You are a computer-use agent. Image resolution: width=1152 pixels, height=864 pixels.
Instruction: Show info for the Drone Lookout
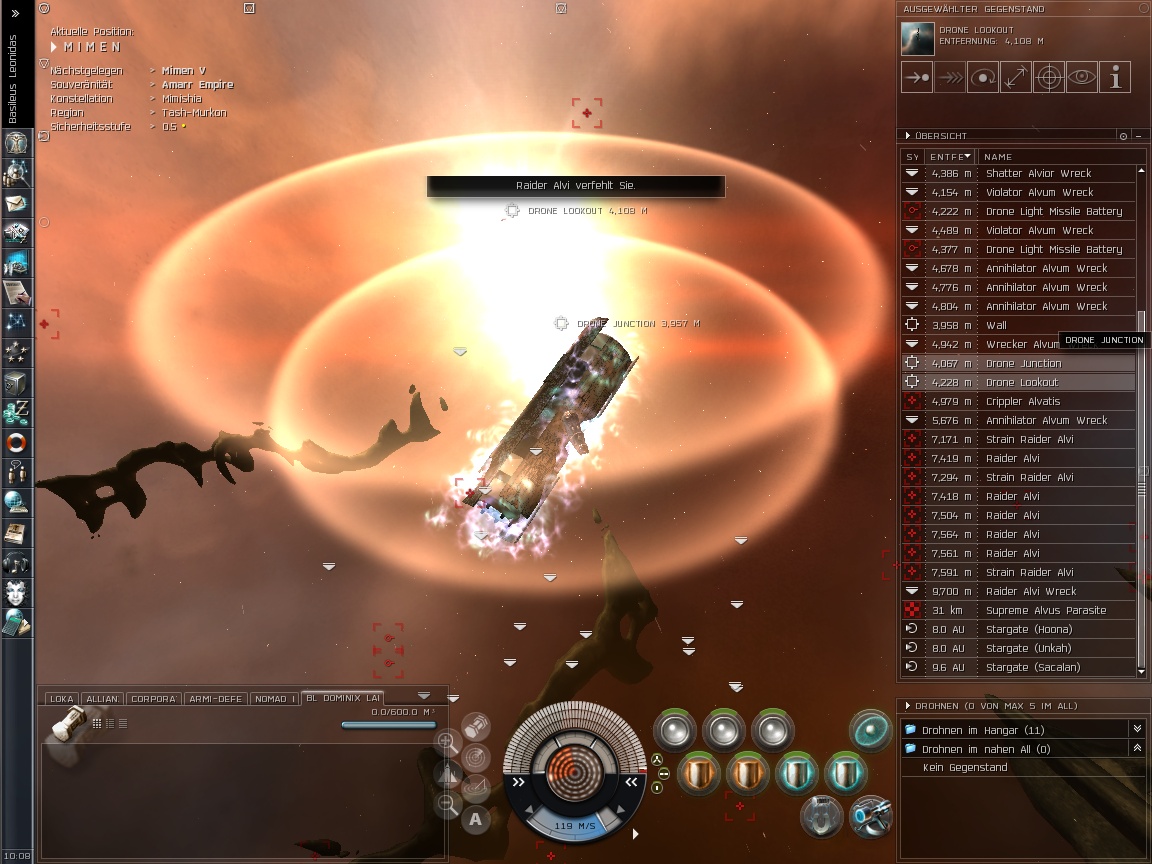pyautogui.click(x=1115, y=77)
